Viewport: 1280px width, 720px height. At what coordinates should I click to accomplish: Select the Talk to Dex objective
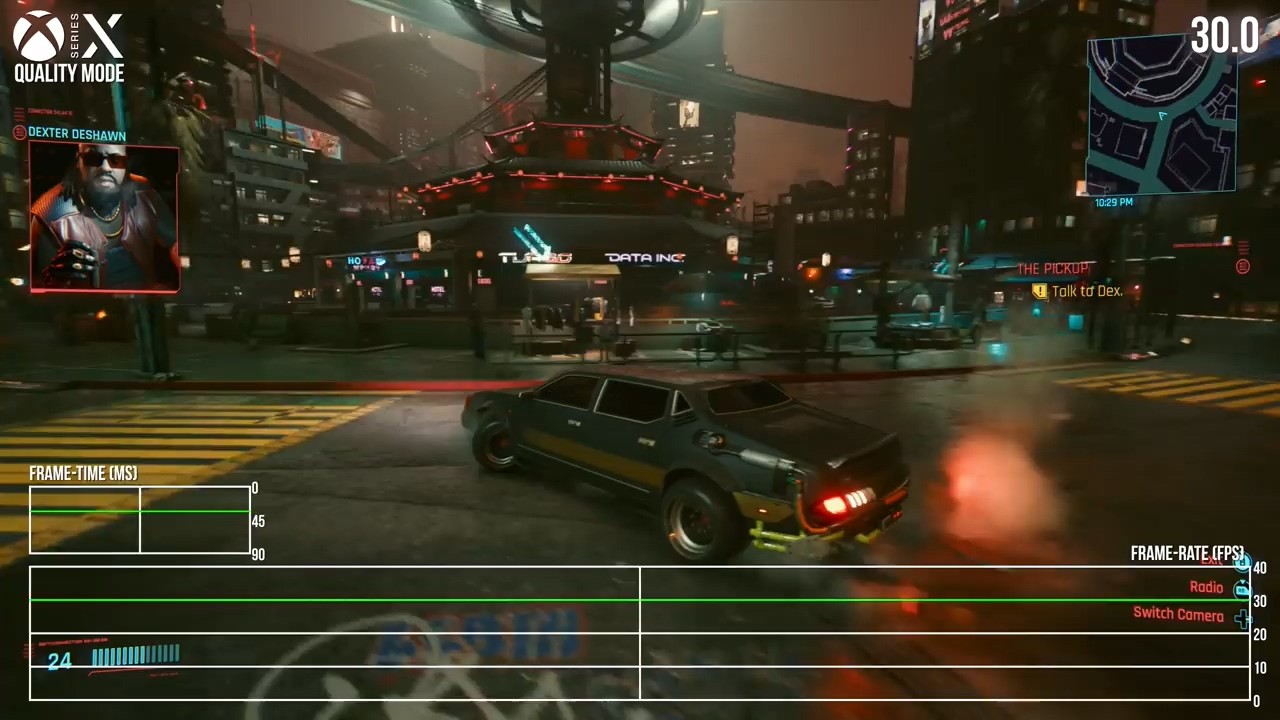pos(1086,291)
